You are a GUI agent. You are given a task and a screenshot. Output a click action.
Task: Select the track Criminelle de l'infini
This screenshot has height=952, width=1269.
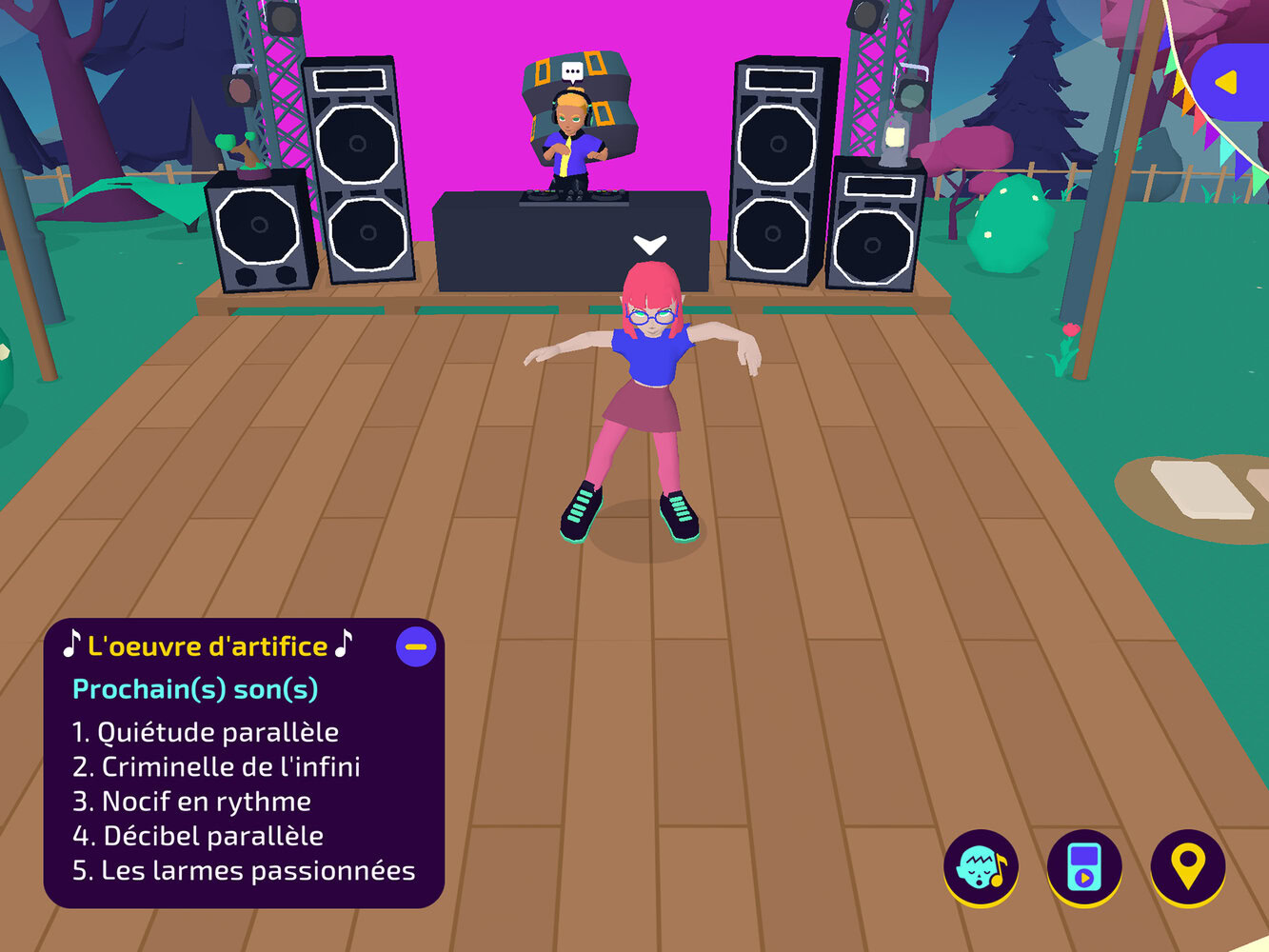216,767
